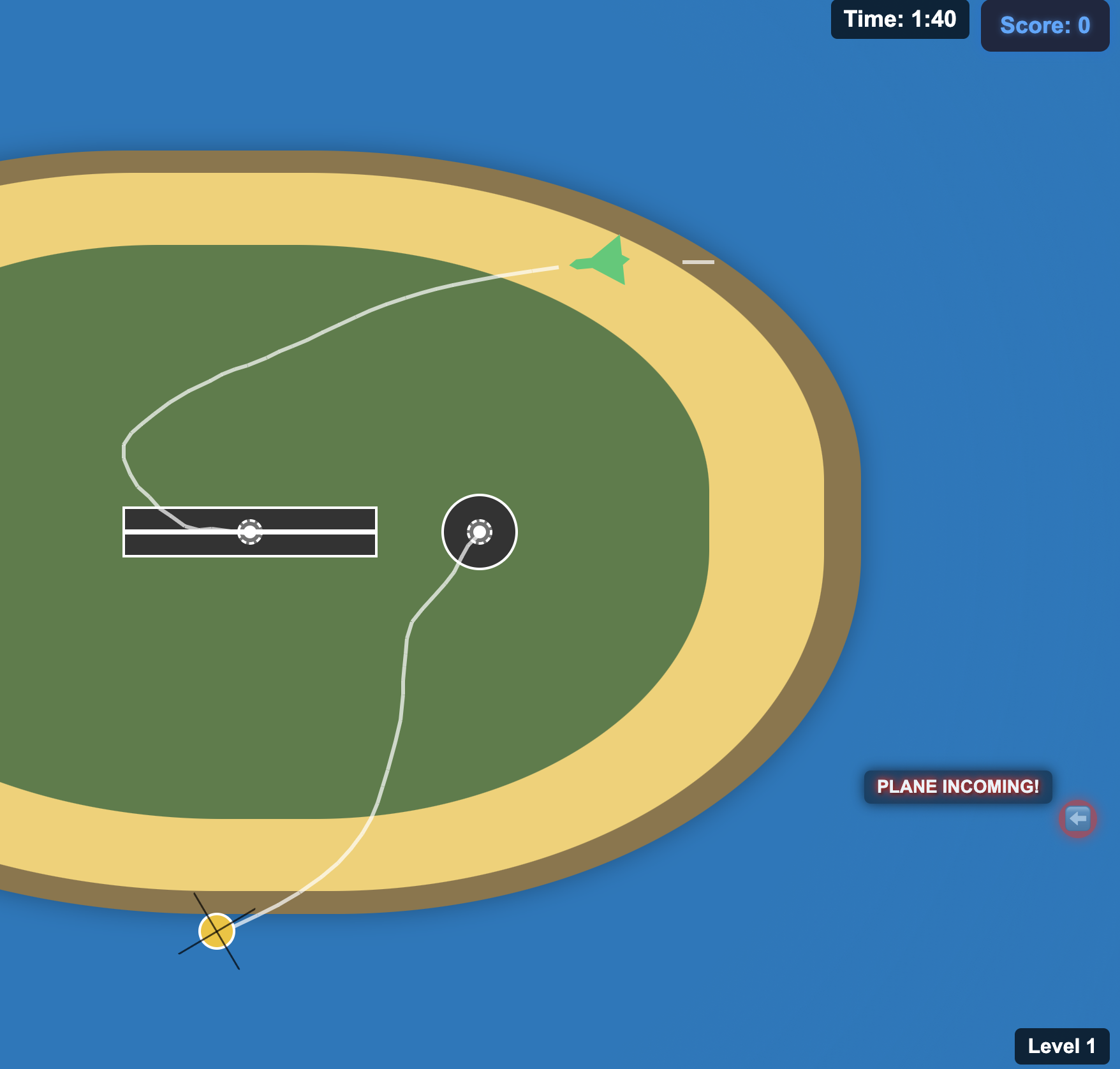Select the Score: 0 header tab
Image resolution: width=1120 pixels, height=1069 pixels.
1044,27
